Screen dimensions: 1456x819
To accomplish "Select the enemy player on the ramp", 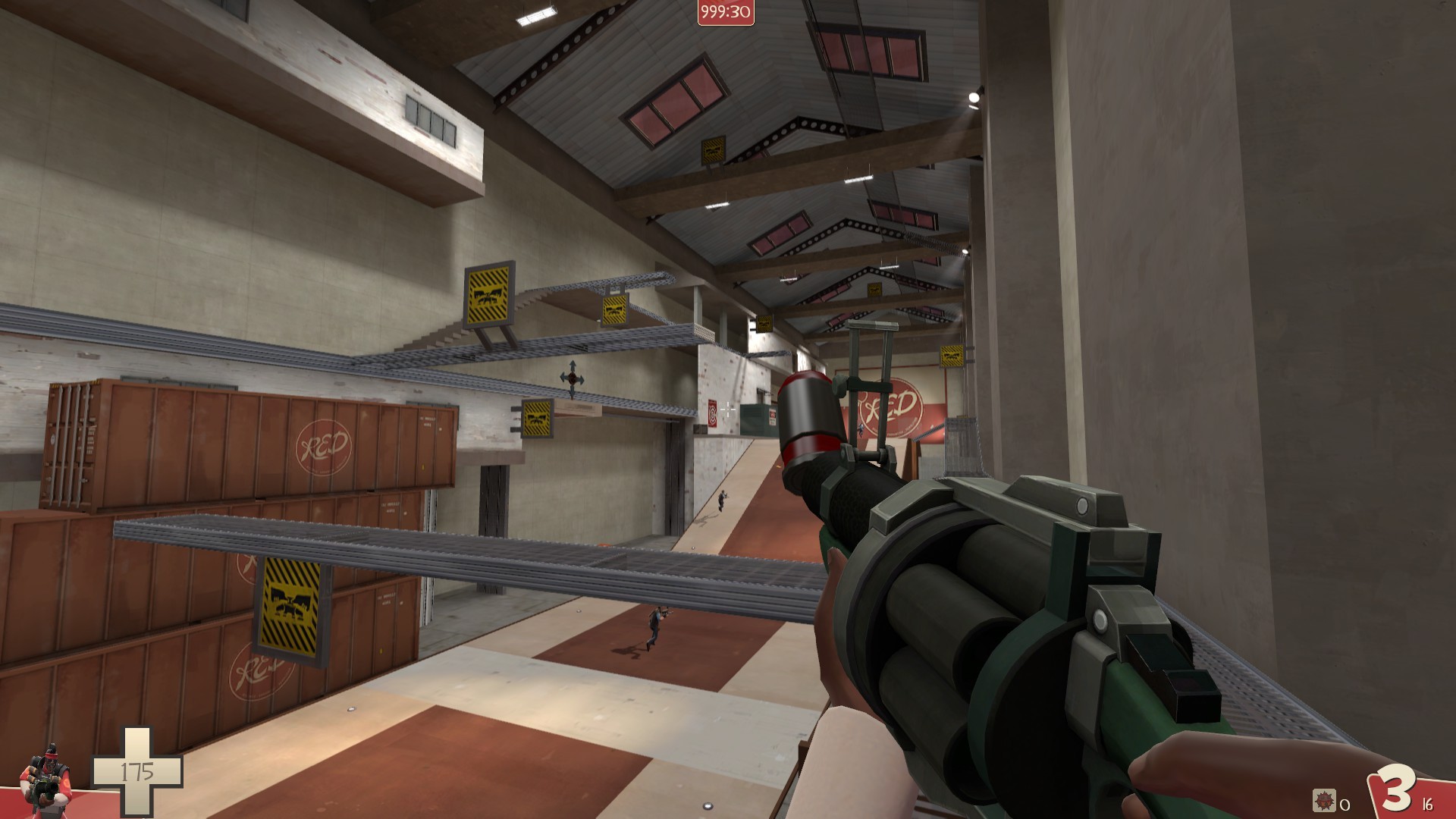I will (x=654, y=623).
